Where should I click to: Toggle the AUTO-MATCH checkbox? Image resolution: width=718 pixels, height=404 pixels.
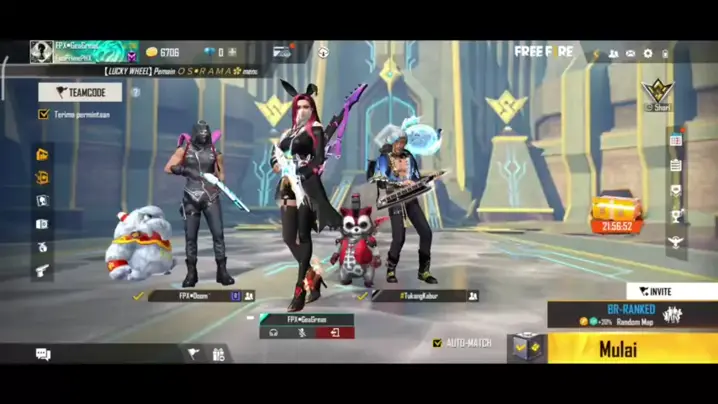(x=438, y=343)
